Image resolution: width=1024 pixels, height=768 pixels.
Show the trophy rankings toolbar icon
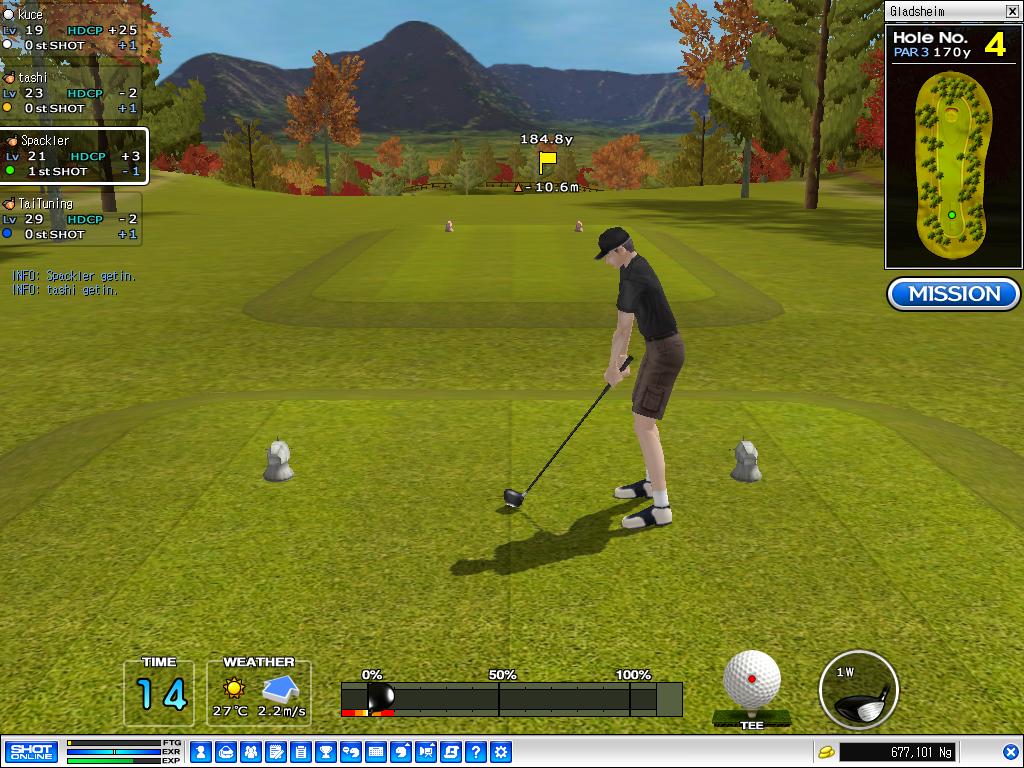326,752
